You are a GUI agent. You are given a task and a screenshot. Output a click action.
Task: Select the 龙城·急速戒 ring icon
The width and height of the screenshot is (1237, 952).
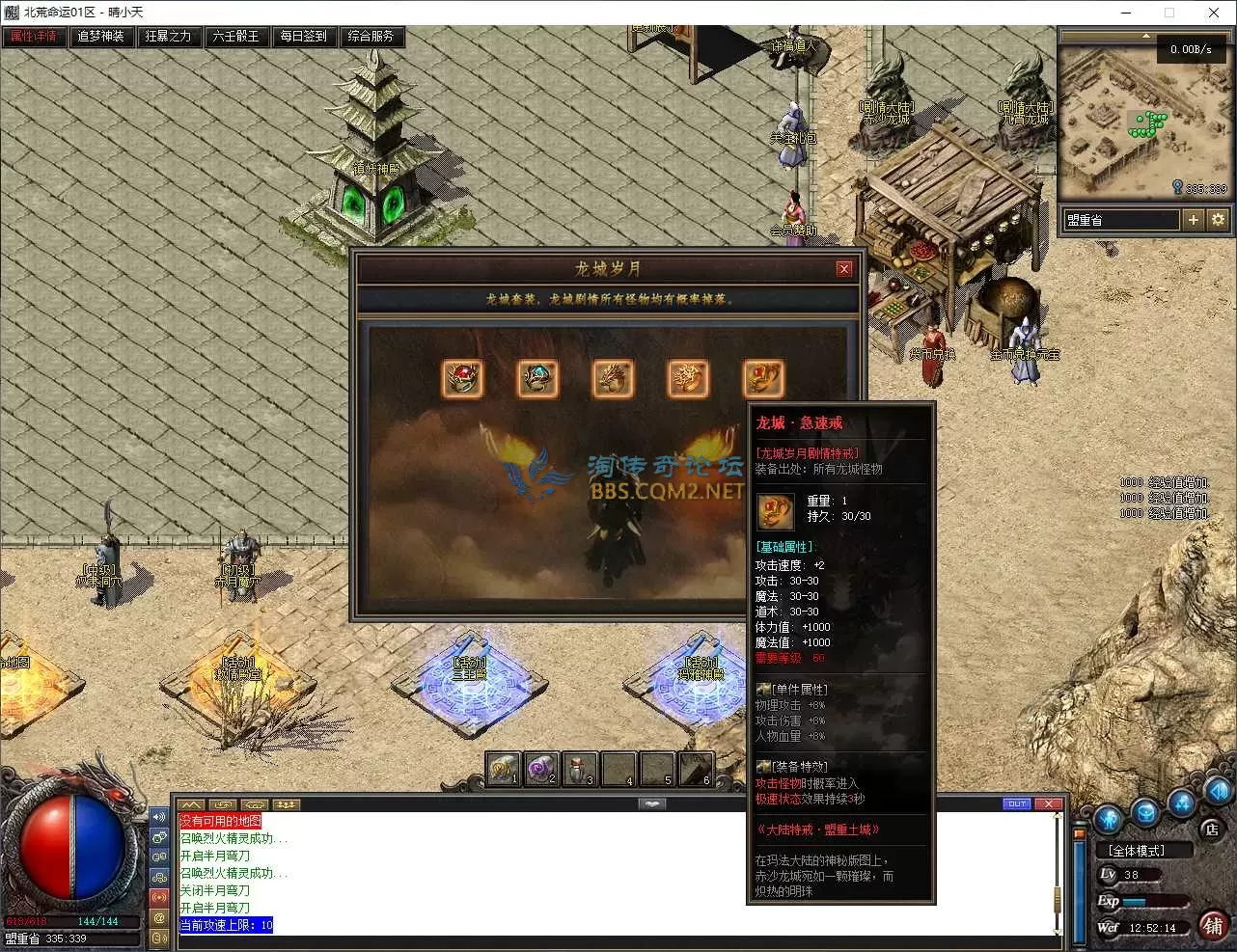click(763, 378)
